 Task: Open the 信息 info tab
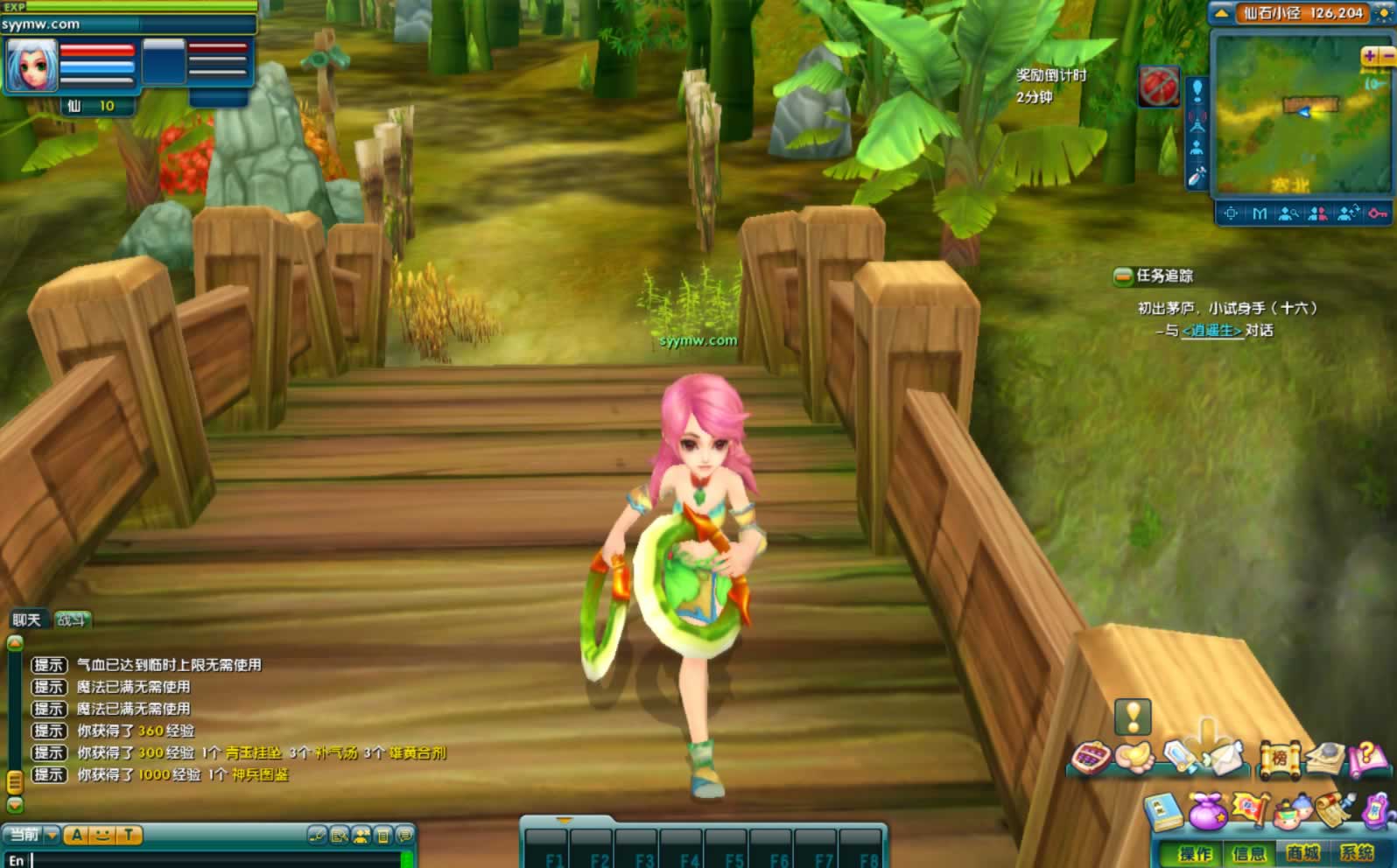(x=1249, y=852)
